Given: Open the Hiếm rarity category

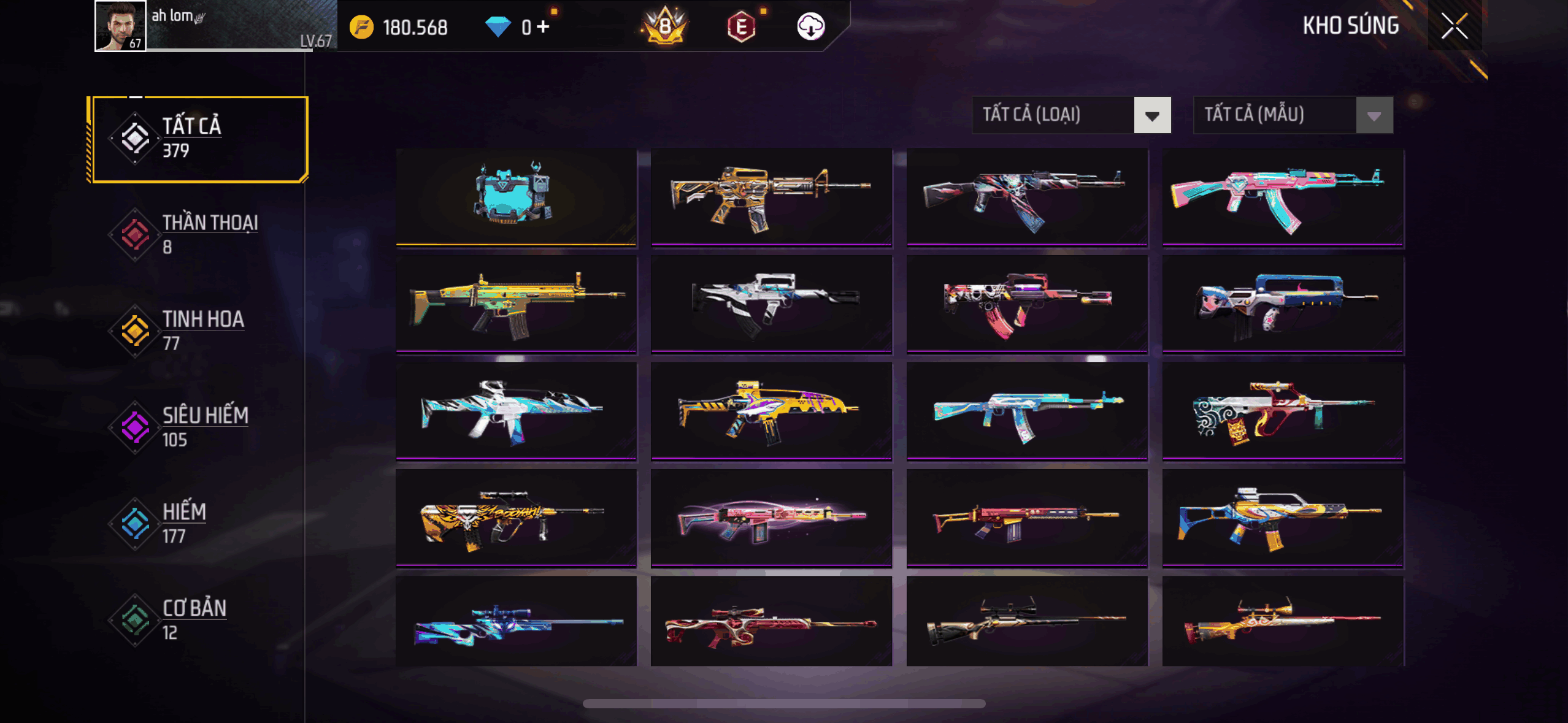Looking at the screenshot, I should (198, 523).
